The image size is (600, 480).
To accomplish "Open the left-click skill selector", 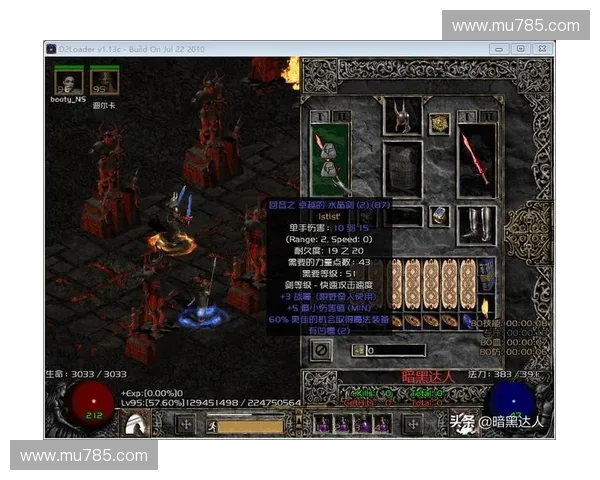I will [137, 423].
